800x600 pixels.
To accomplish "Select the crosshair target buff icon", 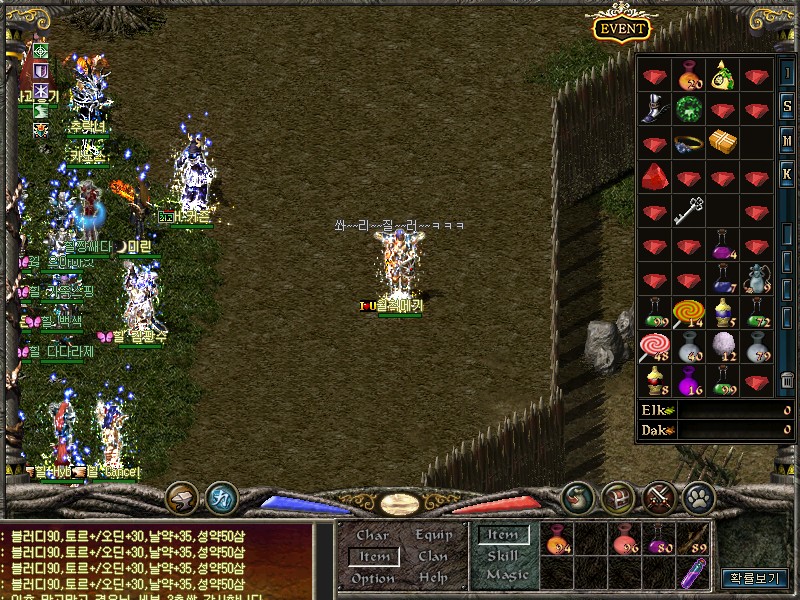I will coord(41,51).
